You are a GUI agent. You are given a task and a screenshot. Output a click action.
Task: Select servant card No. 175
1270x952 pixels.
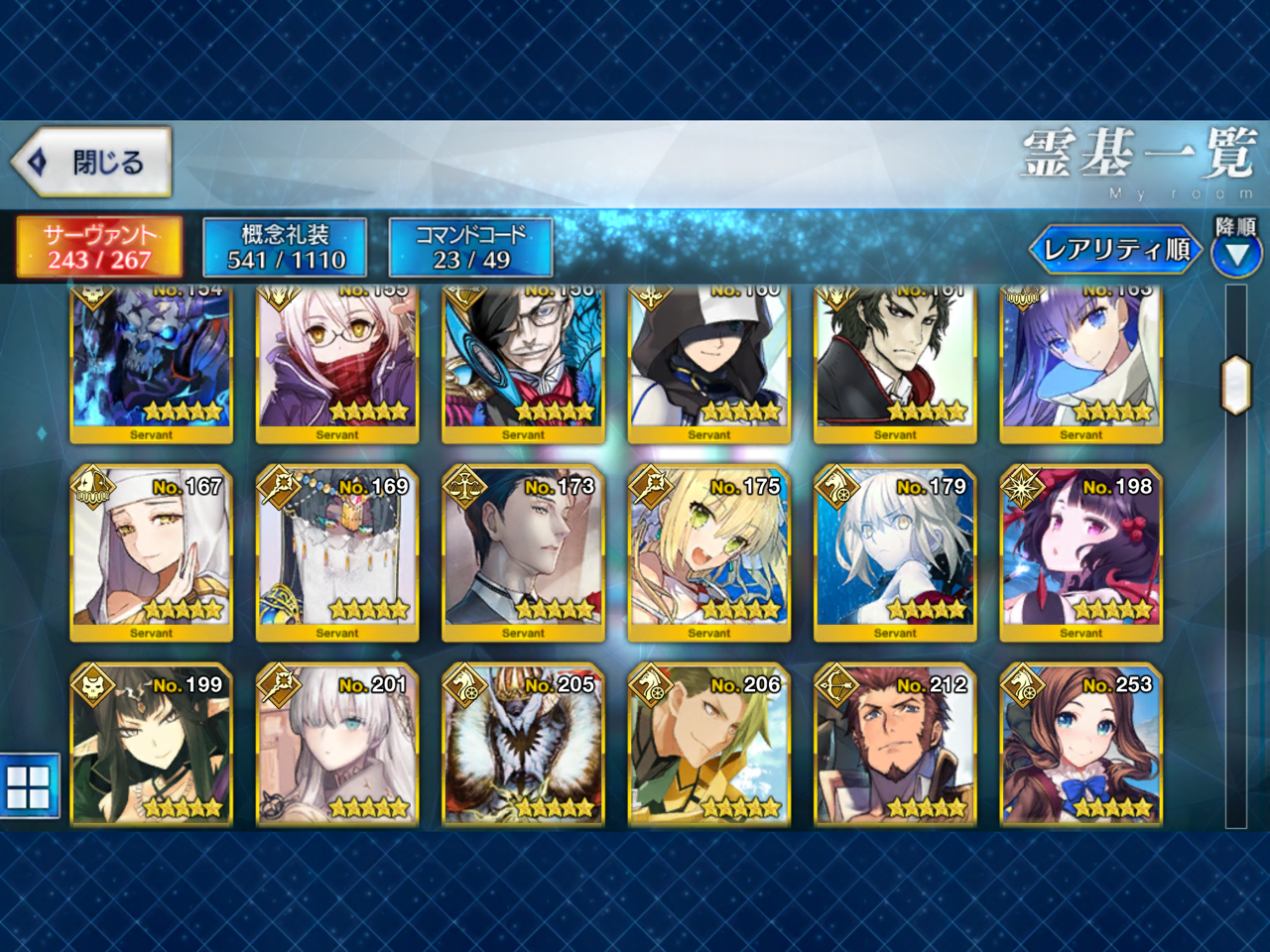pyautogui.click(x=709, y=552)
